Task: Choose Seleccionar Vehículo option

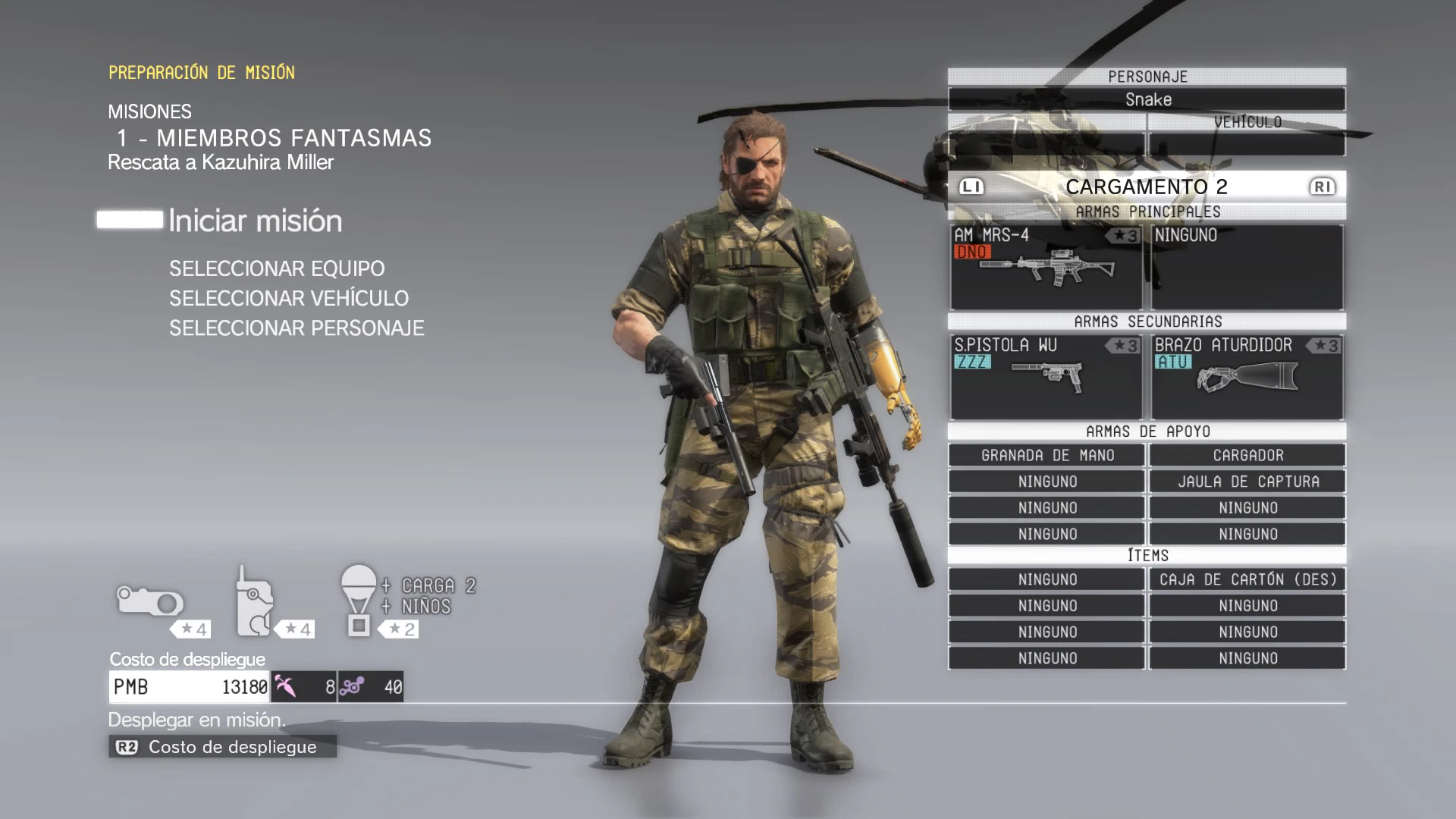Action: pyautogui.click(x=288, y=298)
